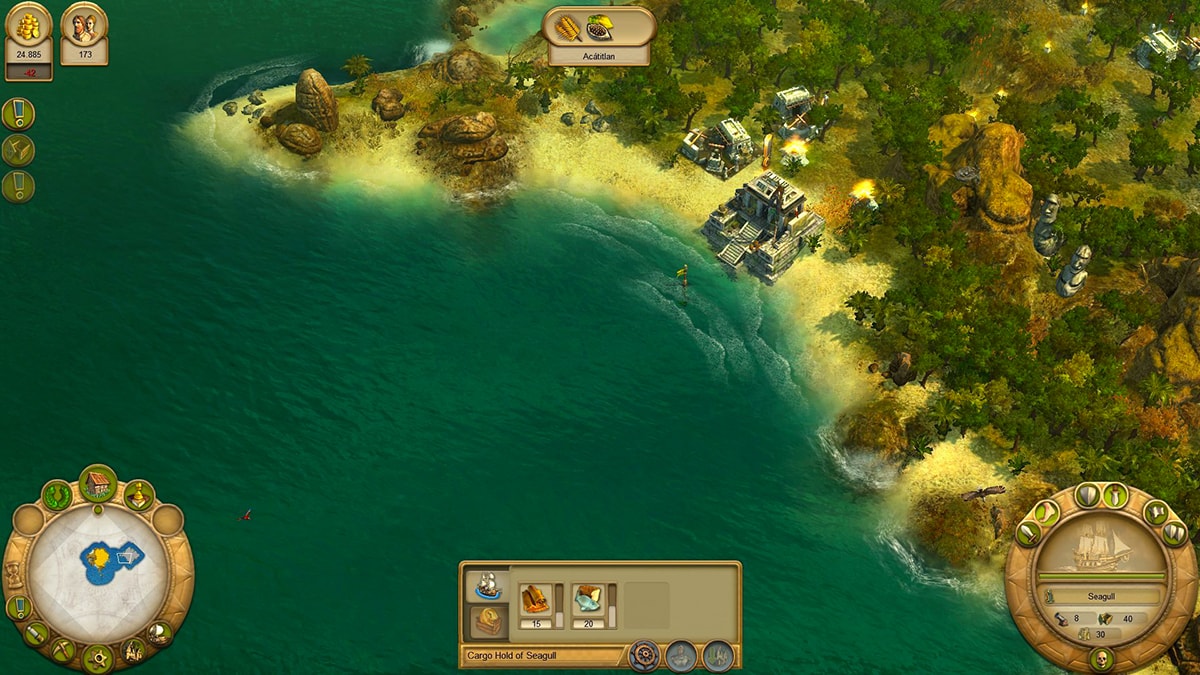Click the laurel wreath button
The image size is (1200, 675).
(x=56, y=494)
